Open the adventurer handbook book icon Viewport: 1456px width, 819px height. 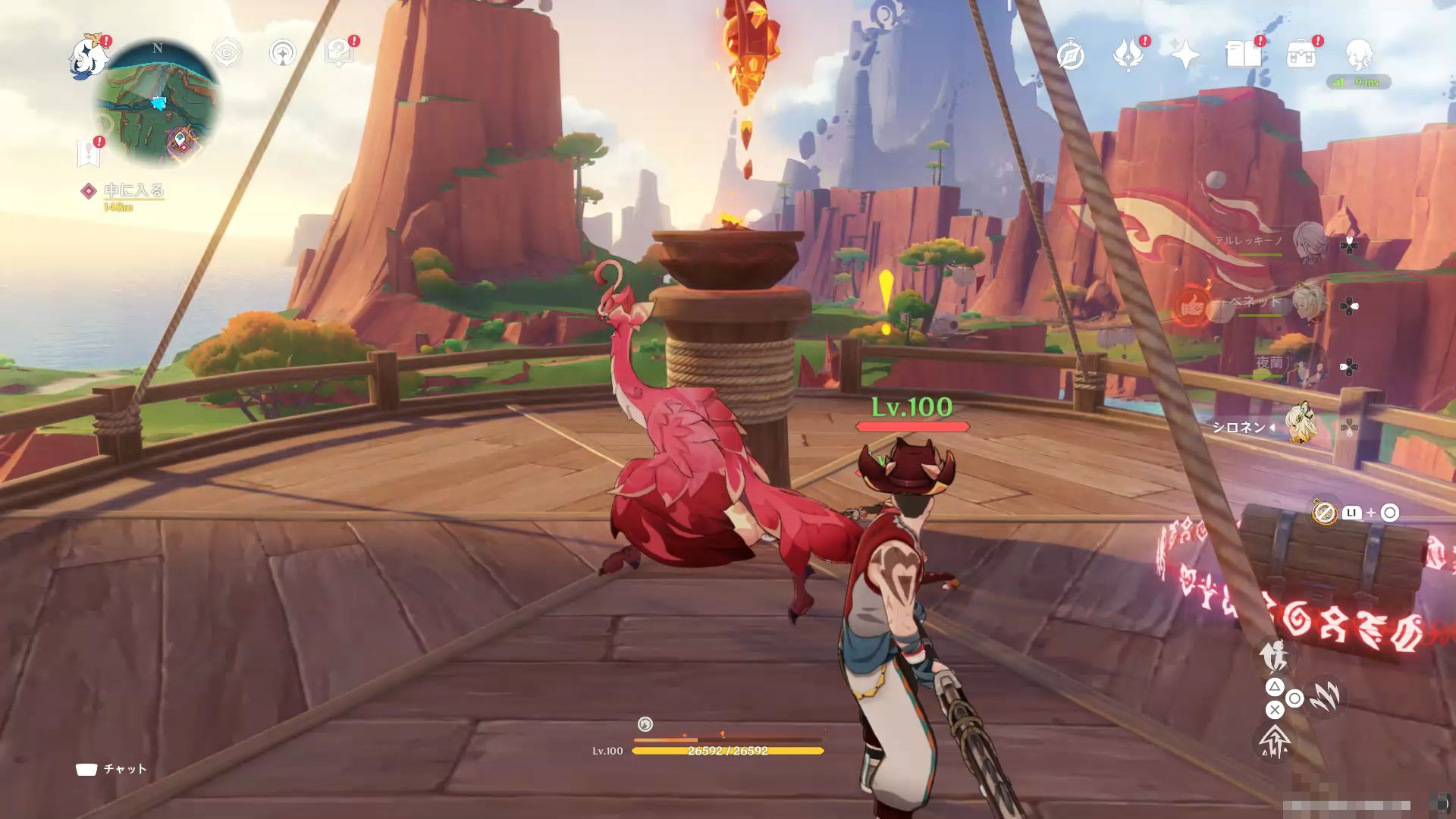[x=1243, y=55]
